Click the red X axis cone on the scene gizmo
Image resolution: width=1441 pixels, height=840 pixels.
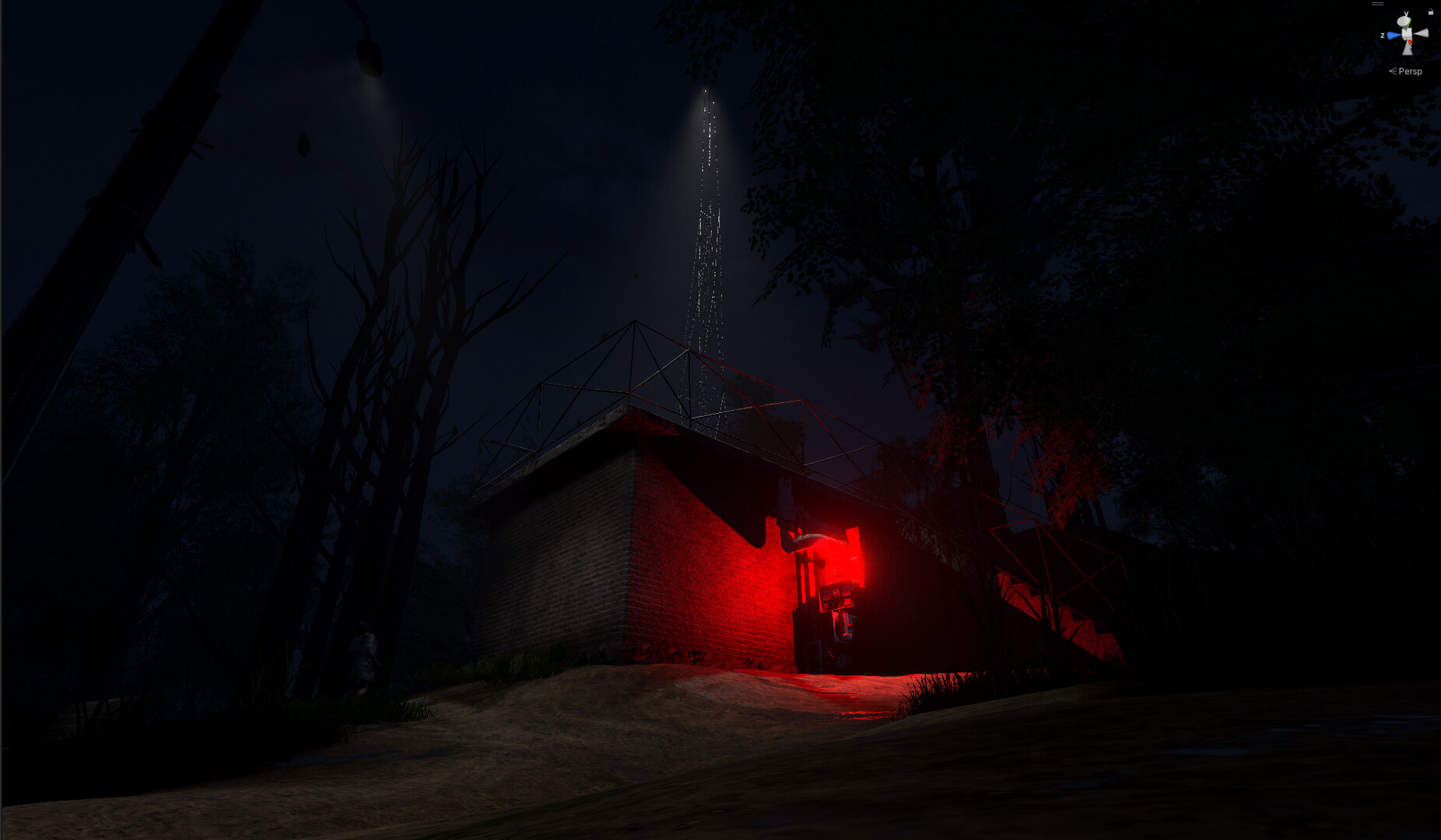1410,41
